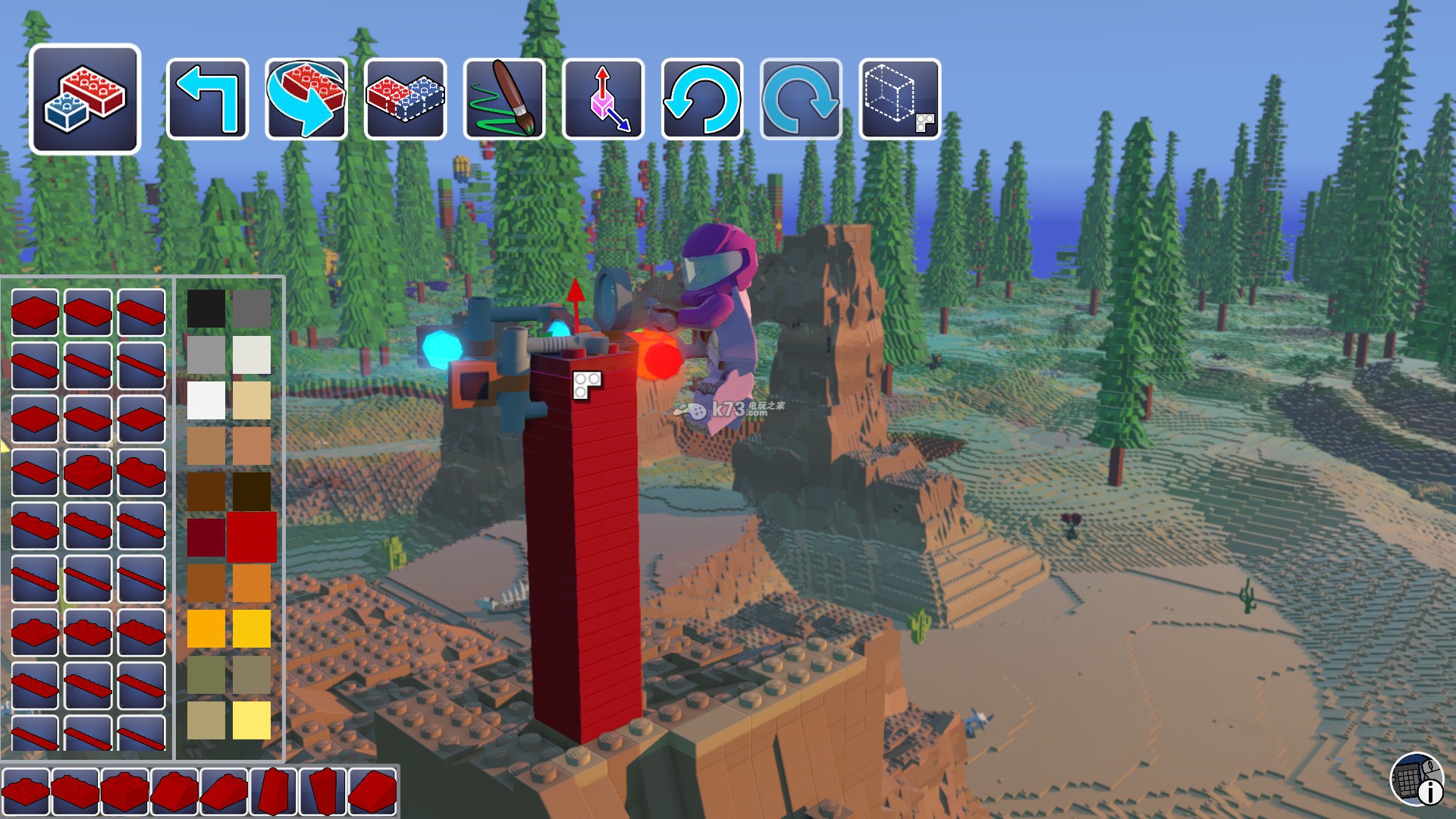Screen dimensions: 1456x819
Task: Open the brick build tool
Action: [85, 99]
